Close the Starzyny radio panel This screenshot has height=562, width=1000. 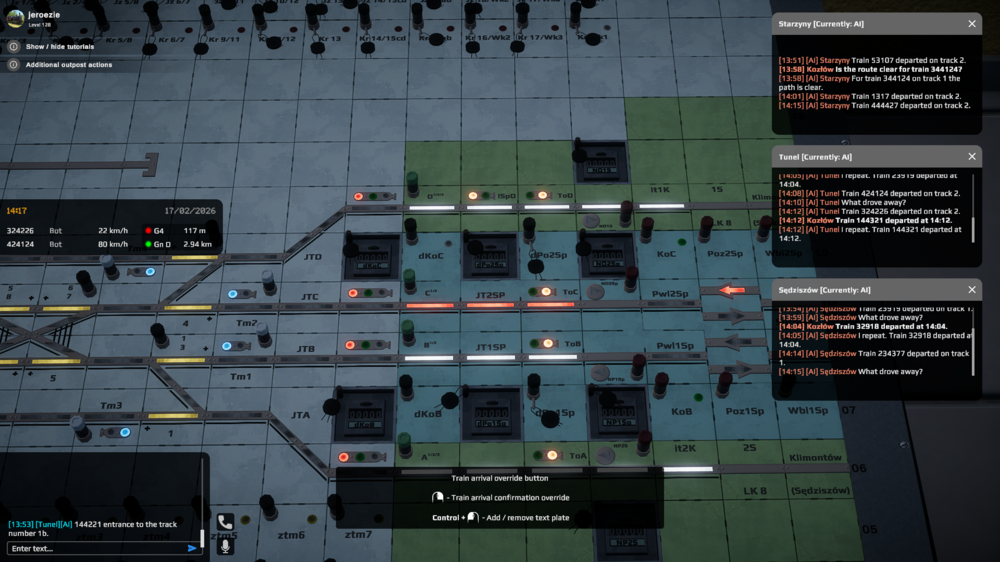[972, 23]
